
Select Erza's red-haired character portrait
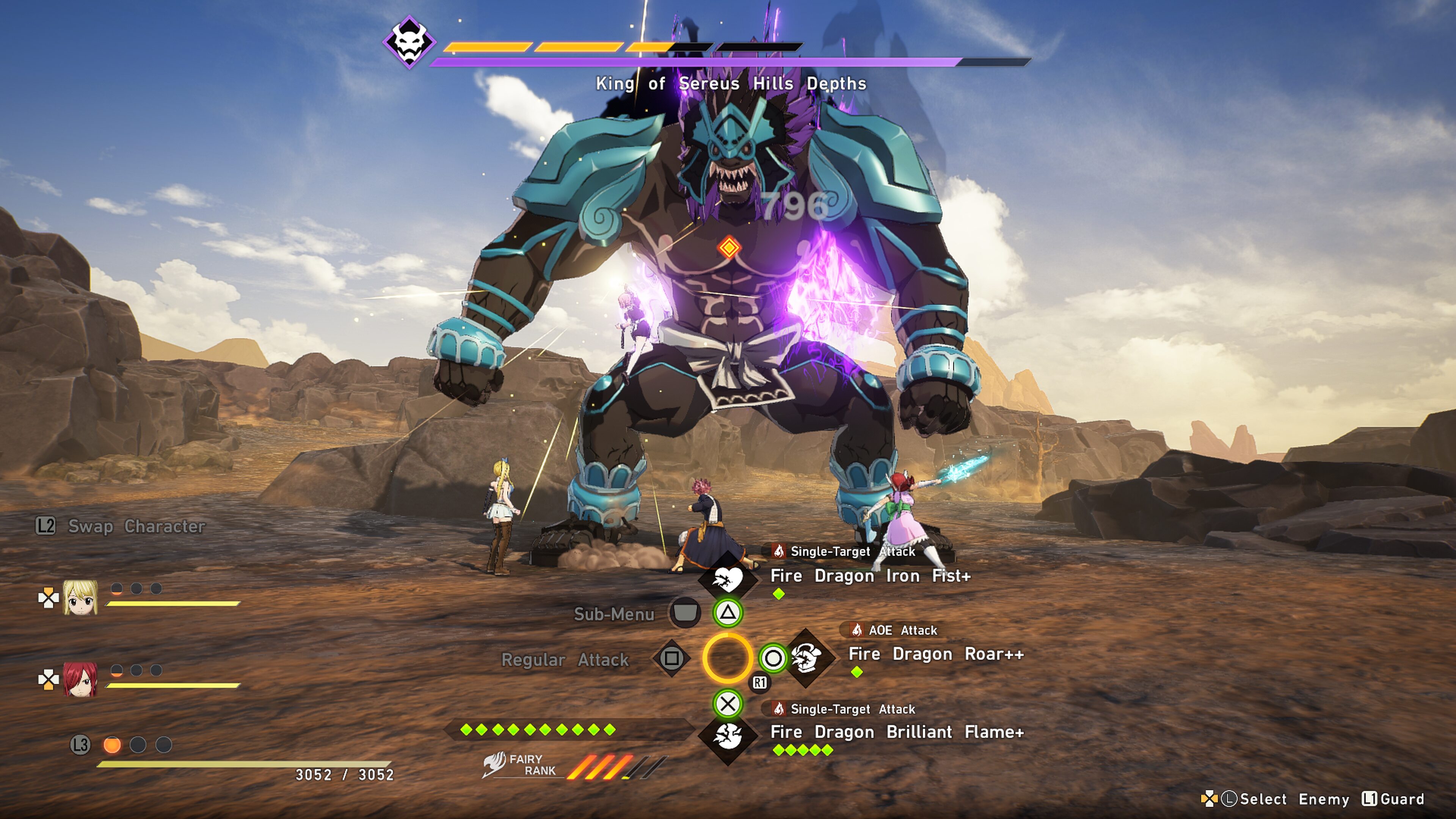point(80,679)
